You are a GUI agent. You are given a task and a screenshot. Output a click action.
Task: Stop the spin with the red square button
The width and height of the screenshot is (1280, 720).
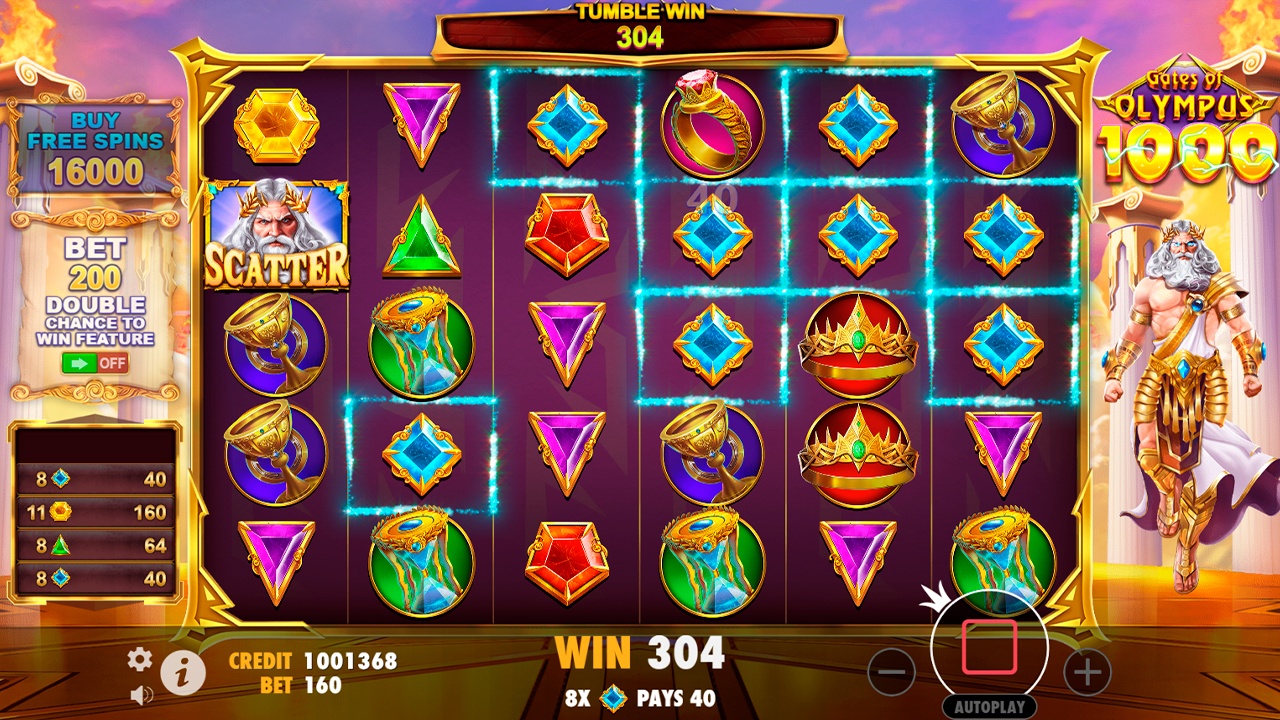pos(989,647)
